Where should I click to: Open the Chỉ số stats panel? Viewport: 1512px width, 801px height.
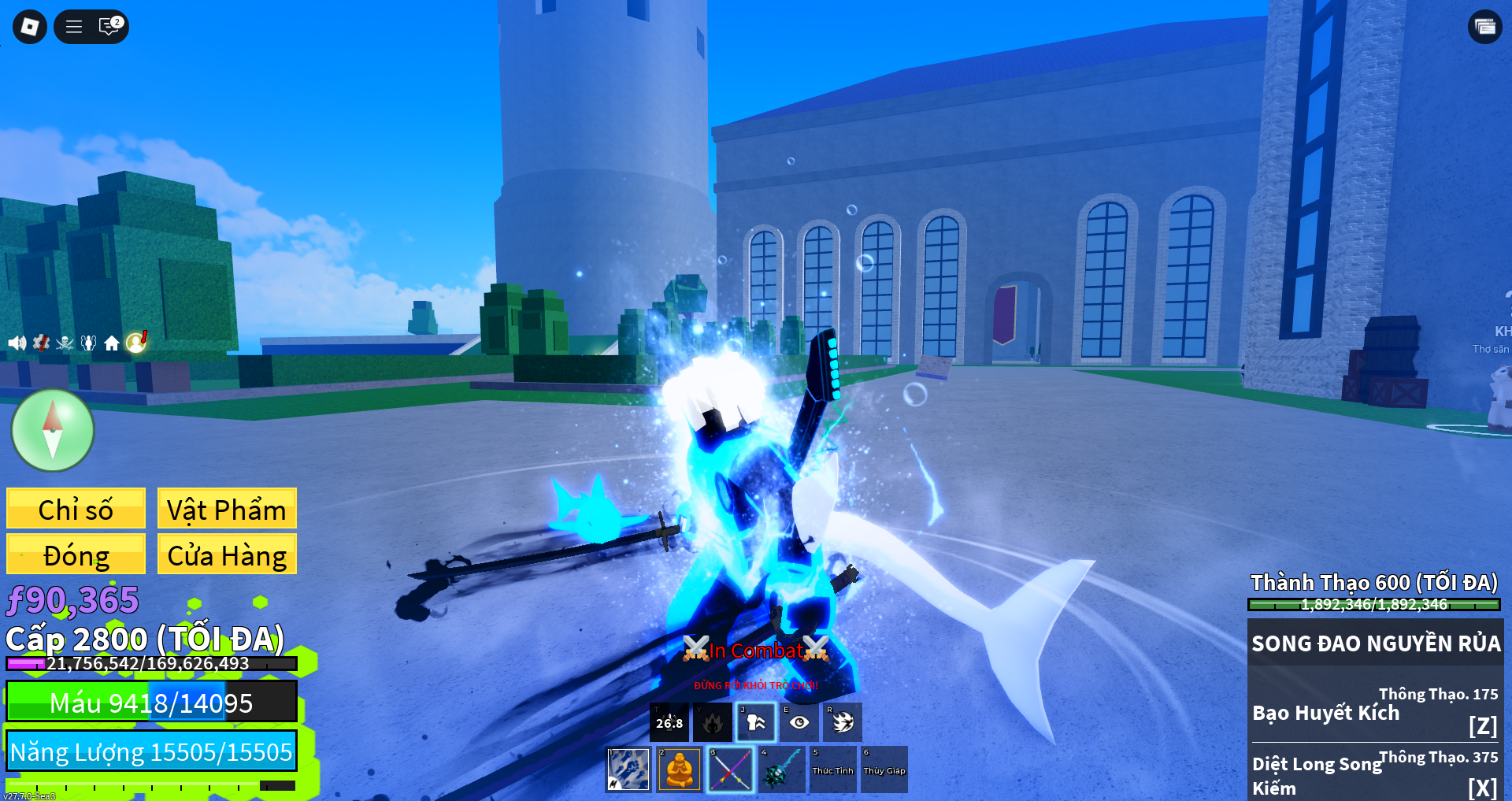pyautogui.click(x=76, y=509)
